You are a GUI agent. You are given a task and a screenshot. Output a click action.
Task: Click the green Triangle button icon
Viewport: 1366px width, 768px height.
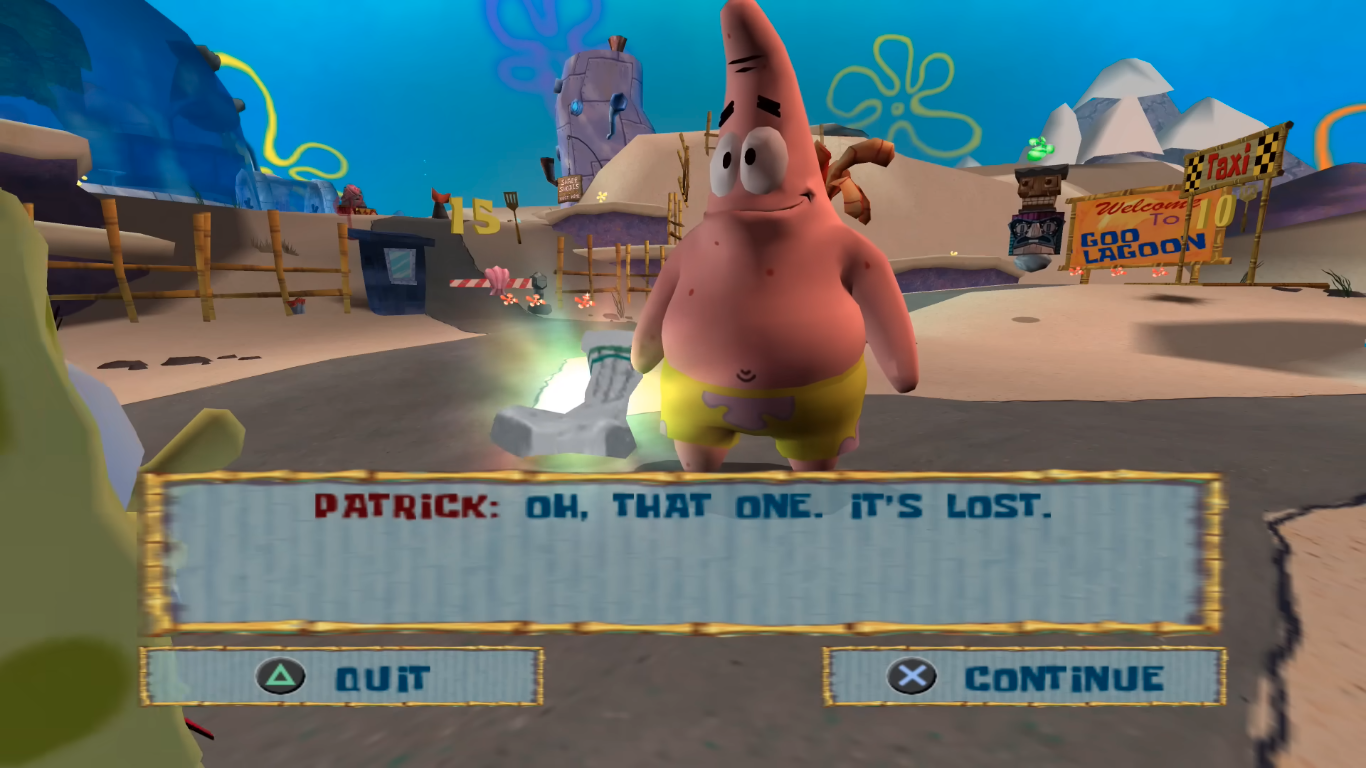click(x=282, y=676)
